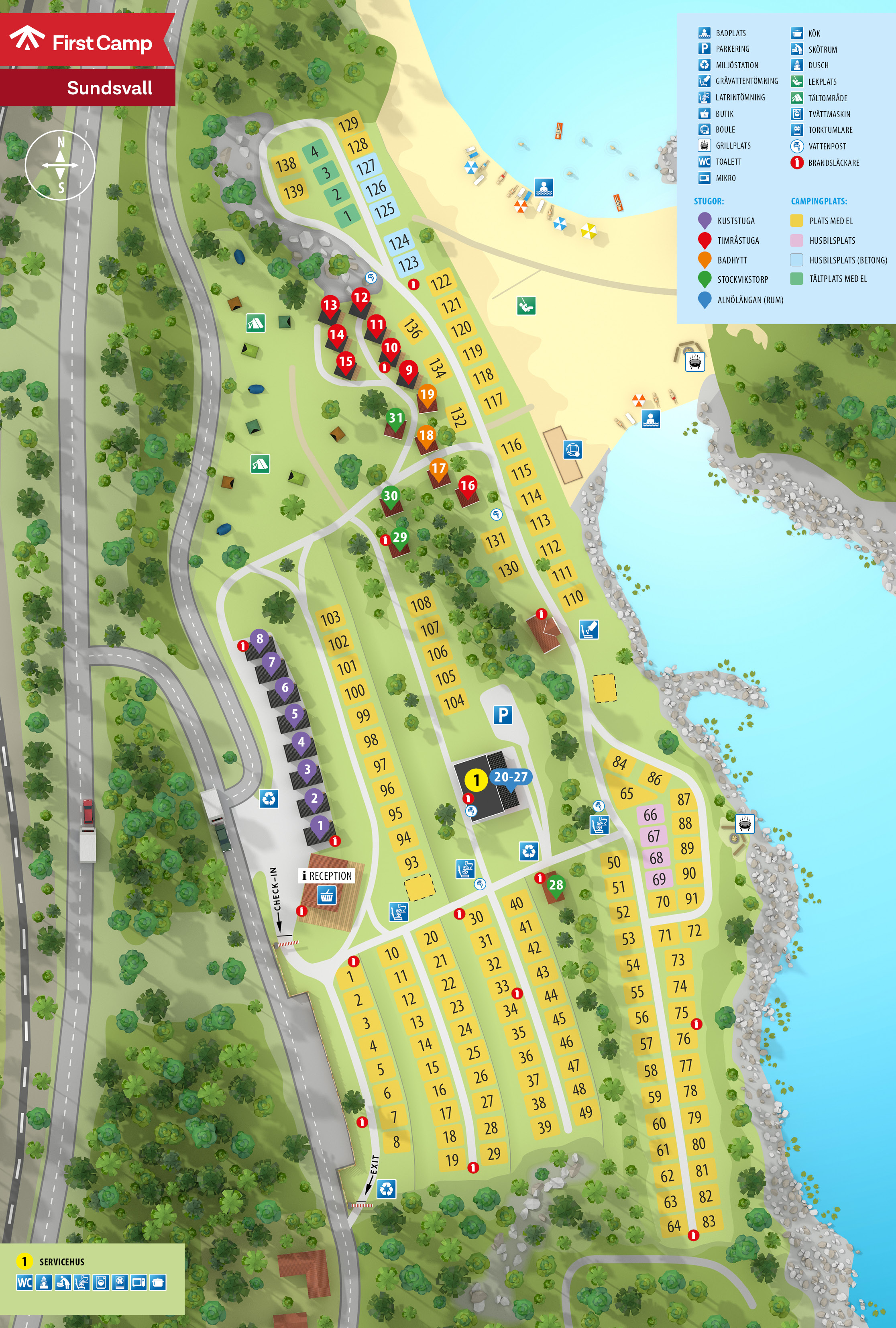Click the blue 20-27 room marker
Viewport: 896px width, 1328px height.
point(511,777)
